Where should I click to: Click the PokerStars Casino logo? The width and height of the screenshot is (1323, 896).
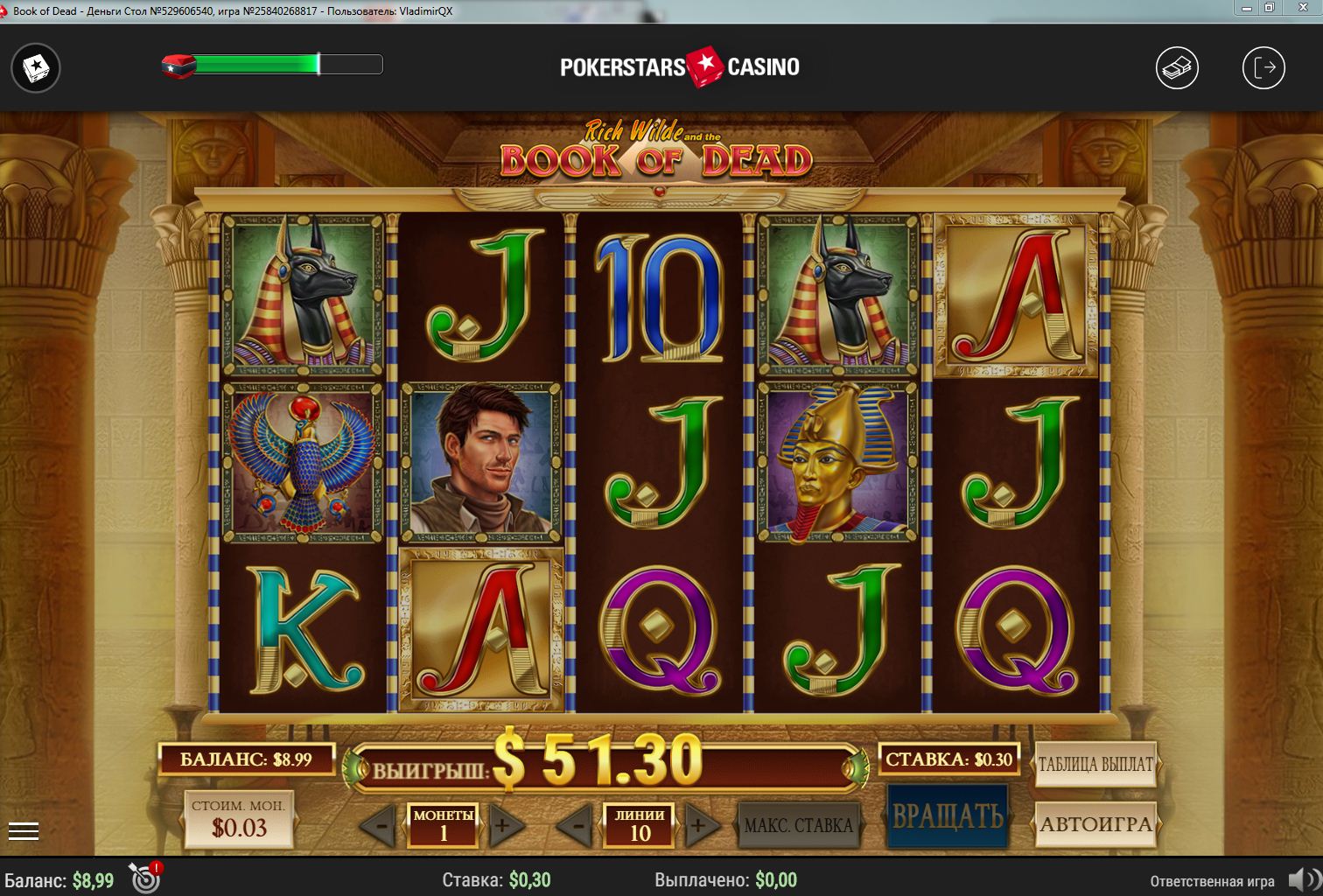click(x=680, y=67)
